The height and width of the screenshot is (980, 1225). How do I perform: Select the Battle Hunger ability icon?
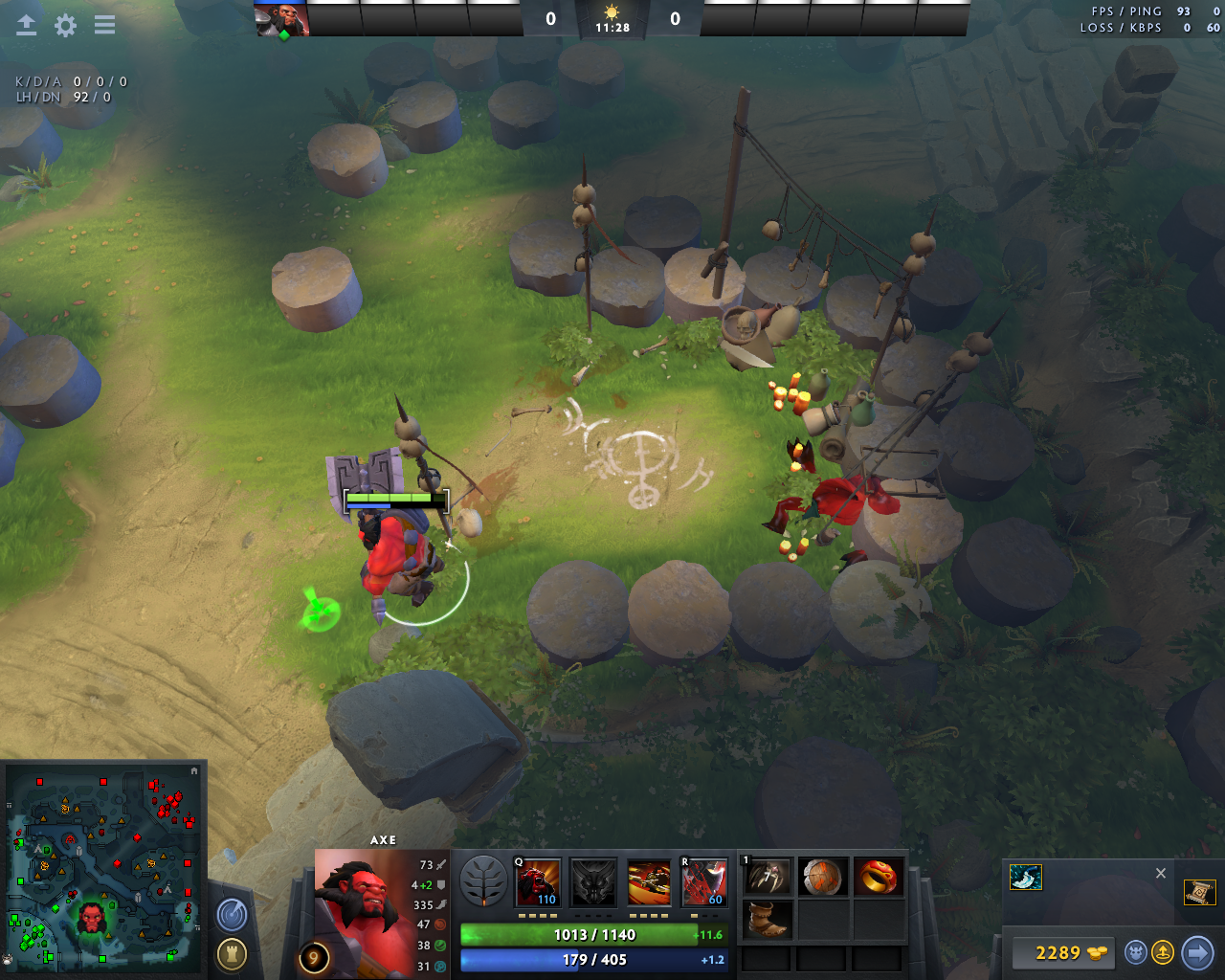tap(593, 882)
